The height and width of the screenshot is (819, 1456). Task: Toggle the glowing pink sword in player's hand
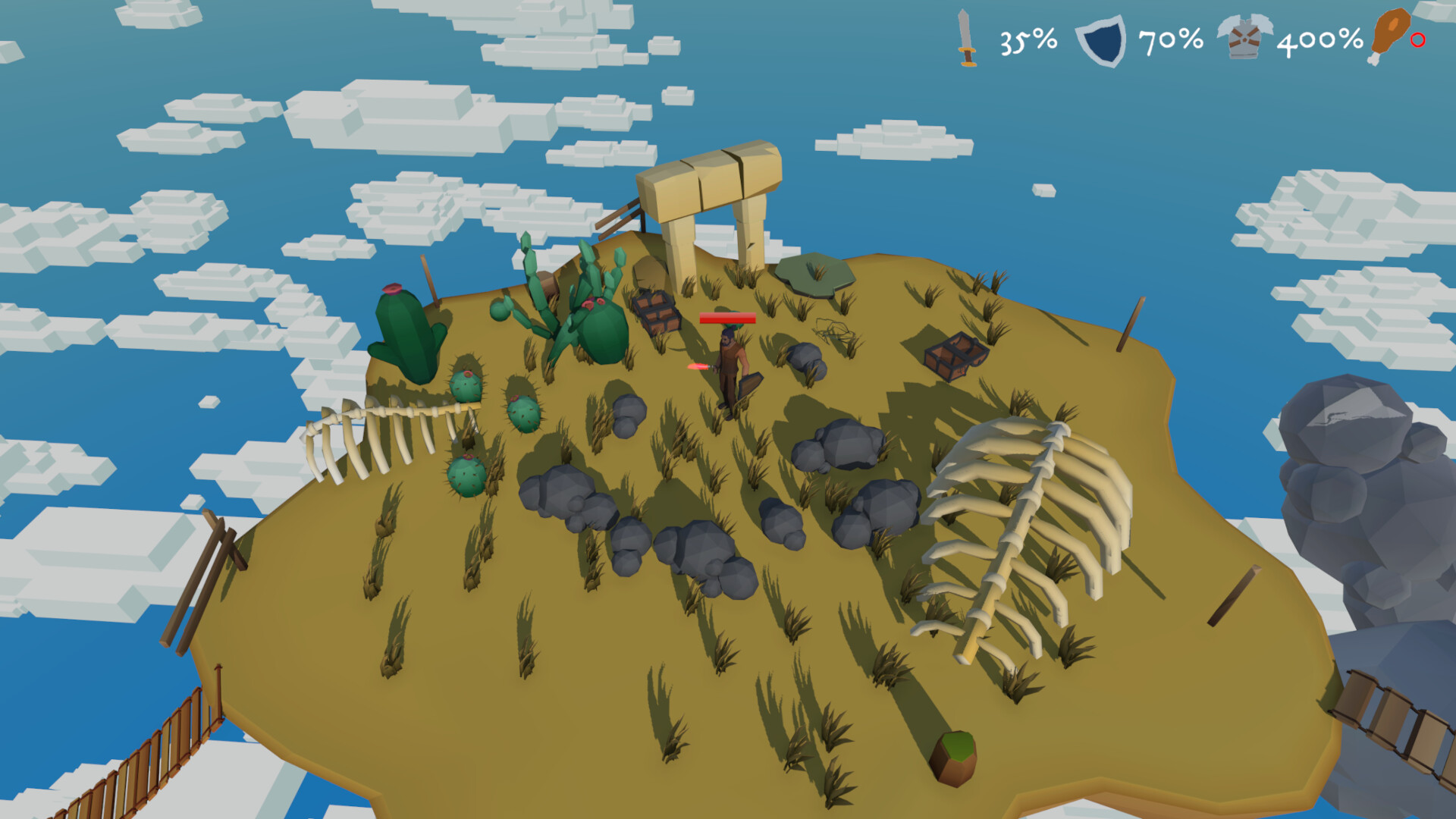point(701,366)
